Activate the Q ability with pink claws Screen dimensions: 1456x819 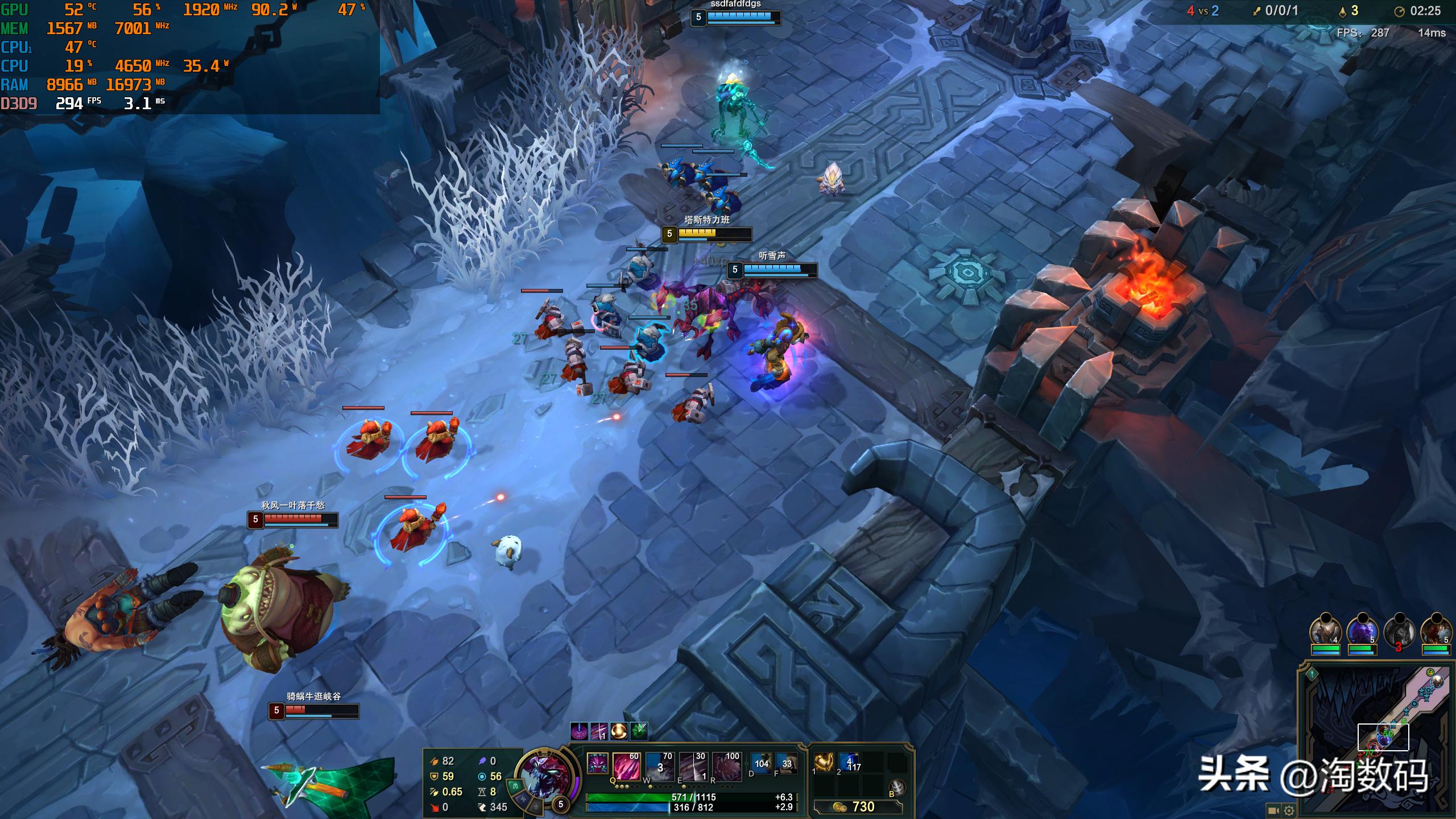click(626, 766)
